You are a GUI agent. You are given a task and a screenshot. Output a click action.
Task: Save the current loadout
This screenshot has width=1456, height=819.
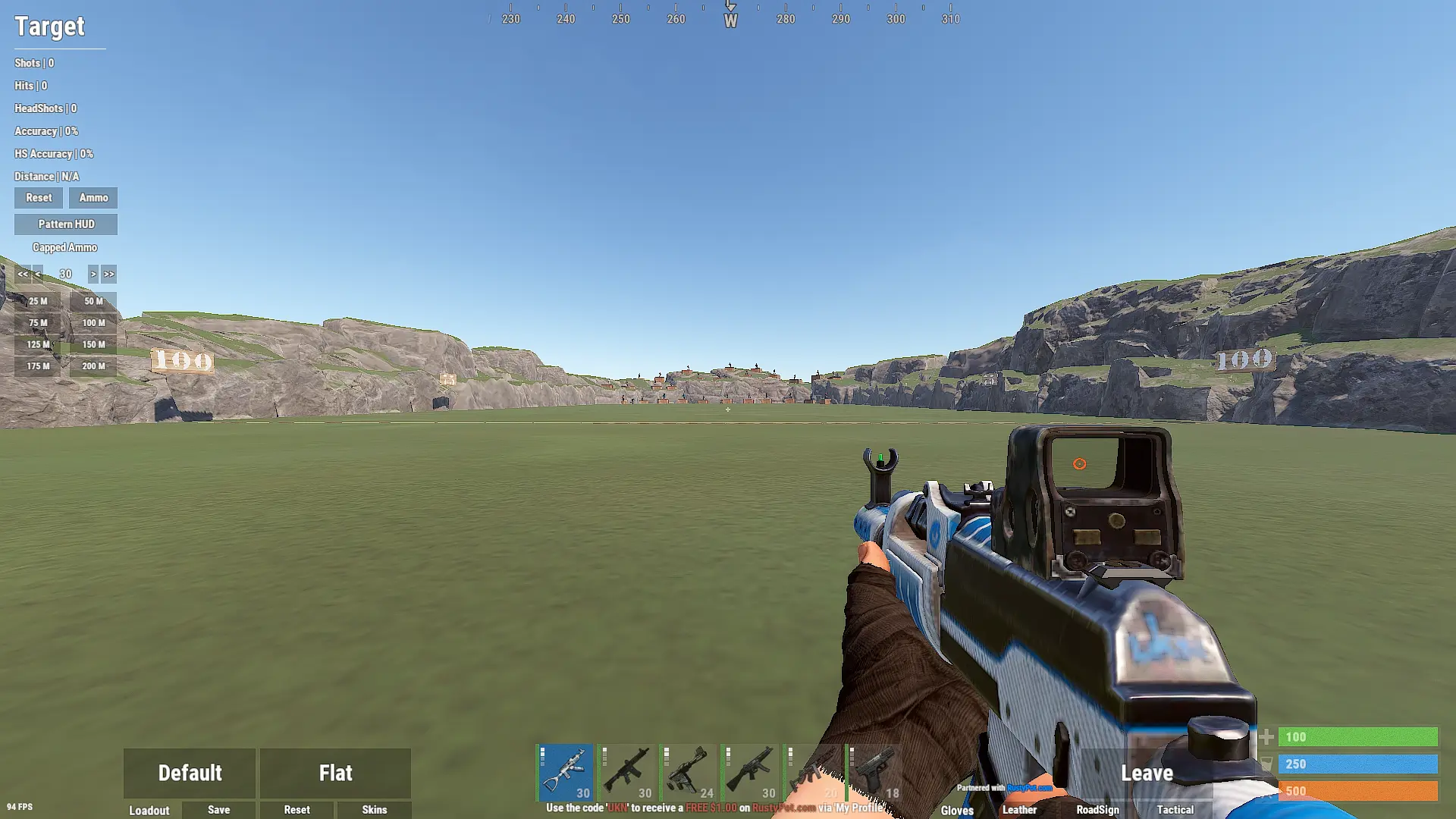(218, 810)
